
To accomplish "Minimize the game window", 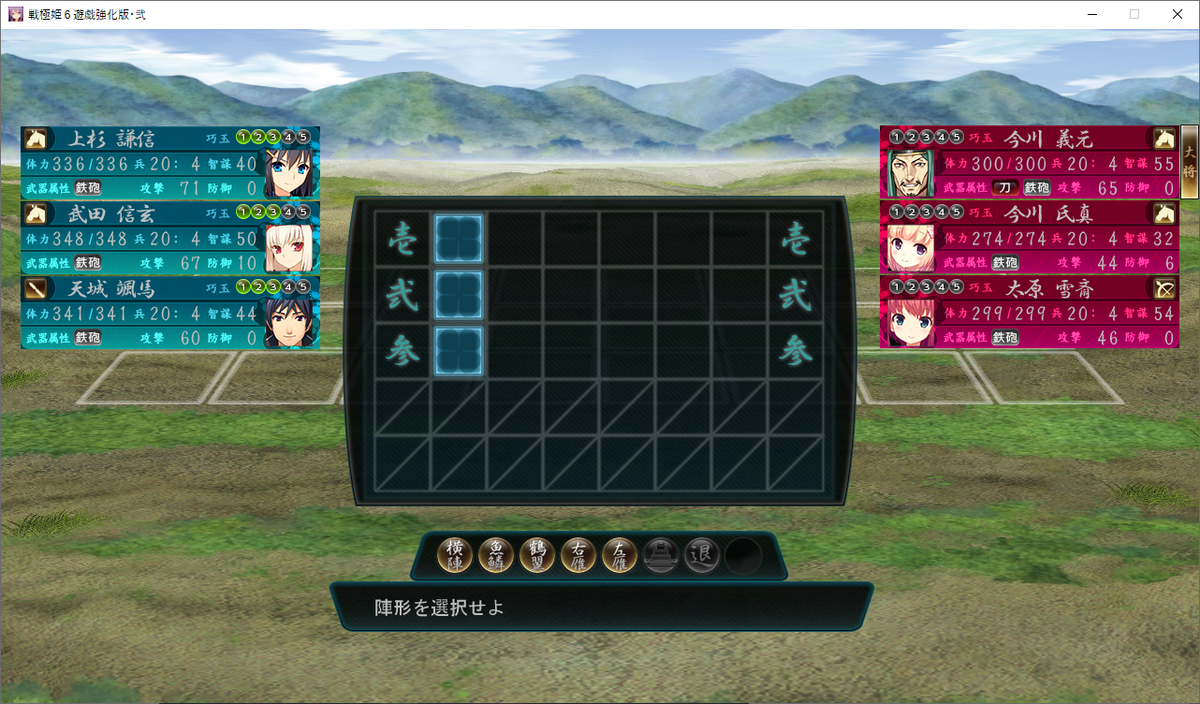I will [1088, 14].
